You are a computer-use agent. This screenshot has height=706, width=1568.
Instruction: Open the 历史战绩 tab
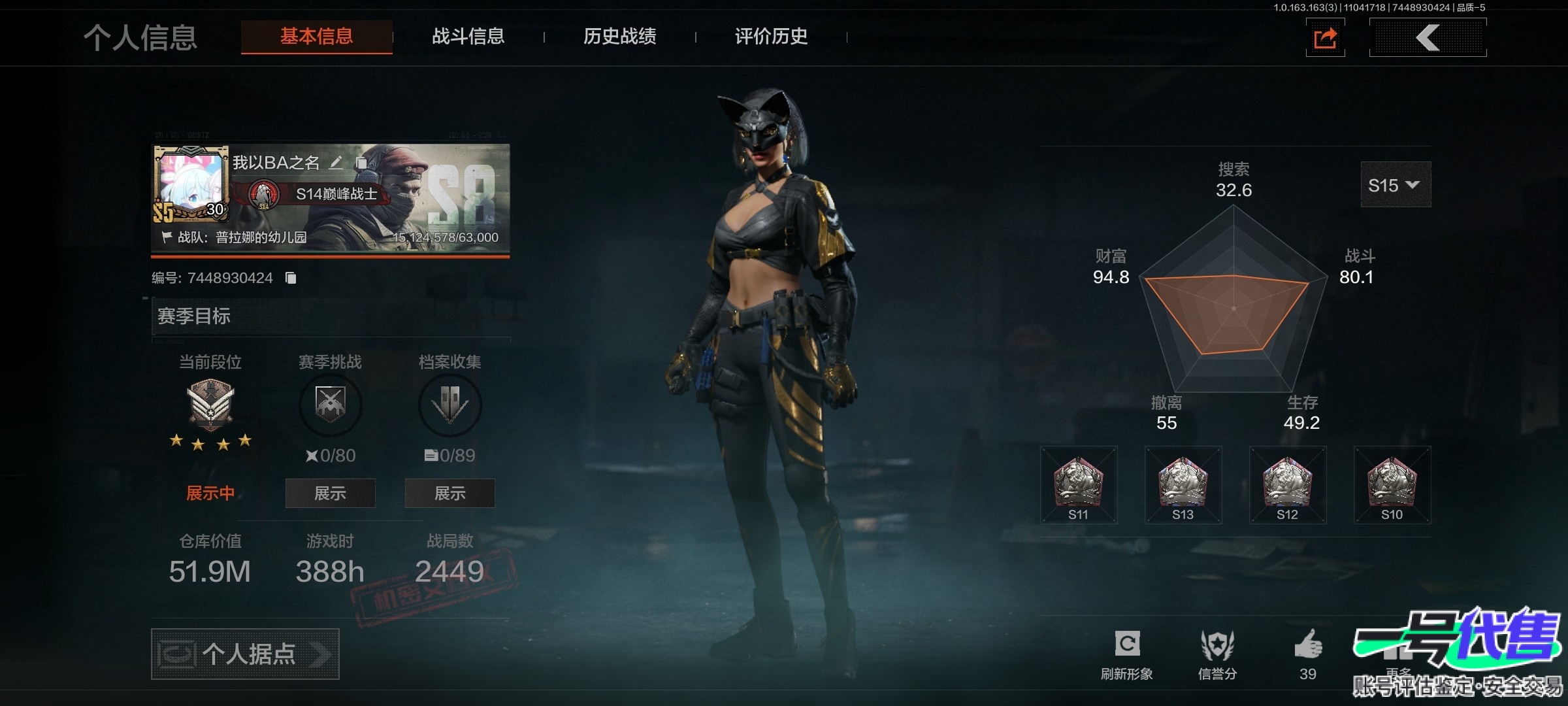click(x=619, y=37)
